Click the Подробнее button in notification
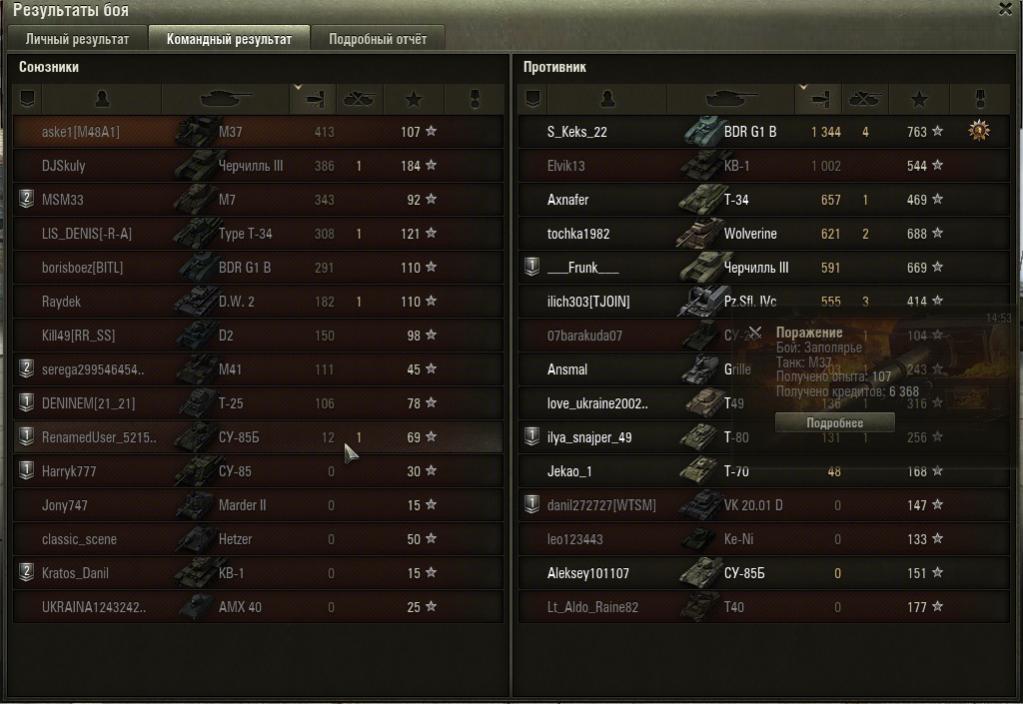This screenshot has width=1023, height=704. tap(820, 423)
